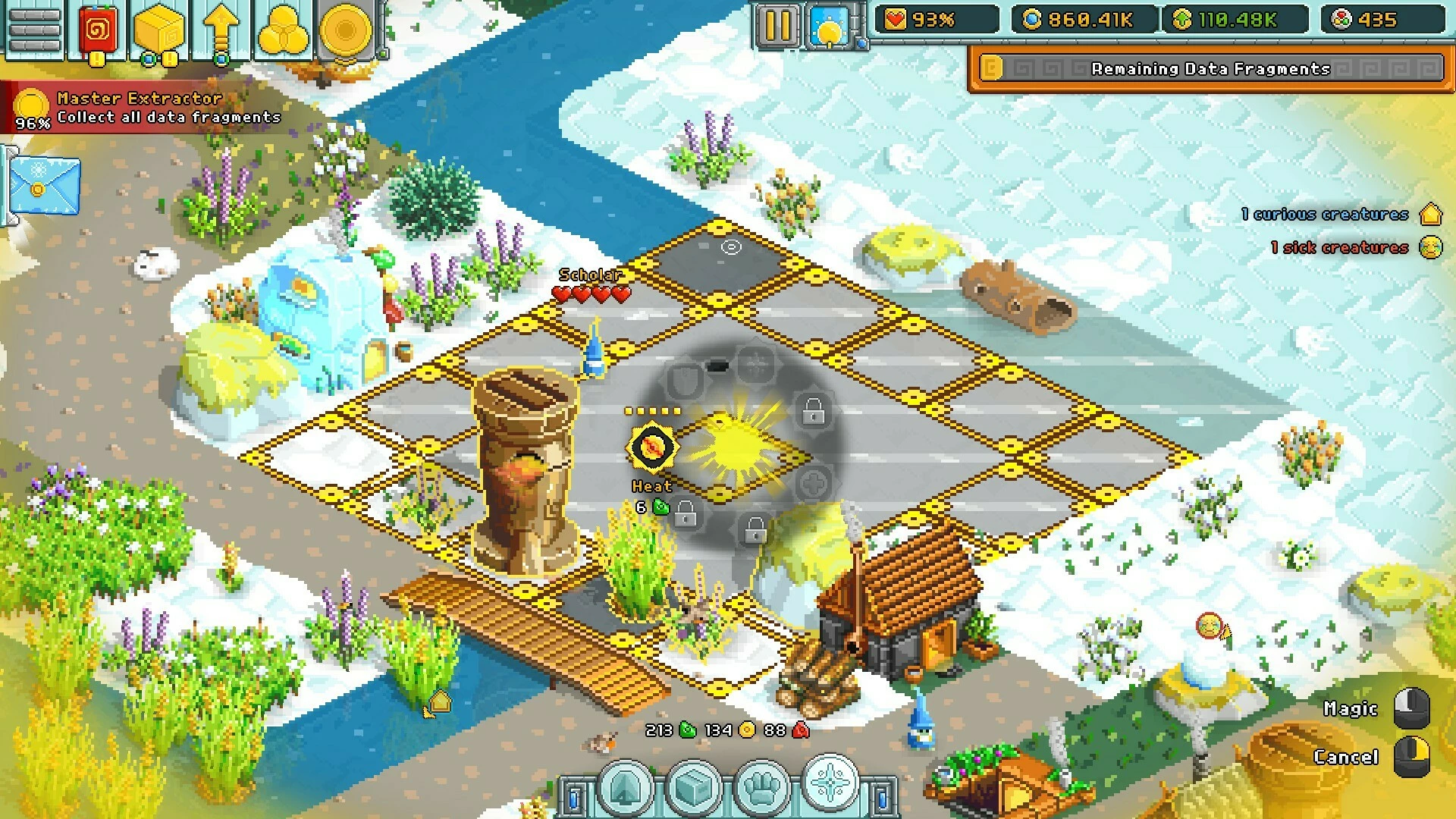1456x819 pixels.
Task: Open the Master Extractor objective tracker
Action: 144,108
